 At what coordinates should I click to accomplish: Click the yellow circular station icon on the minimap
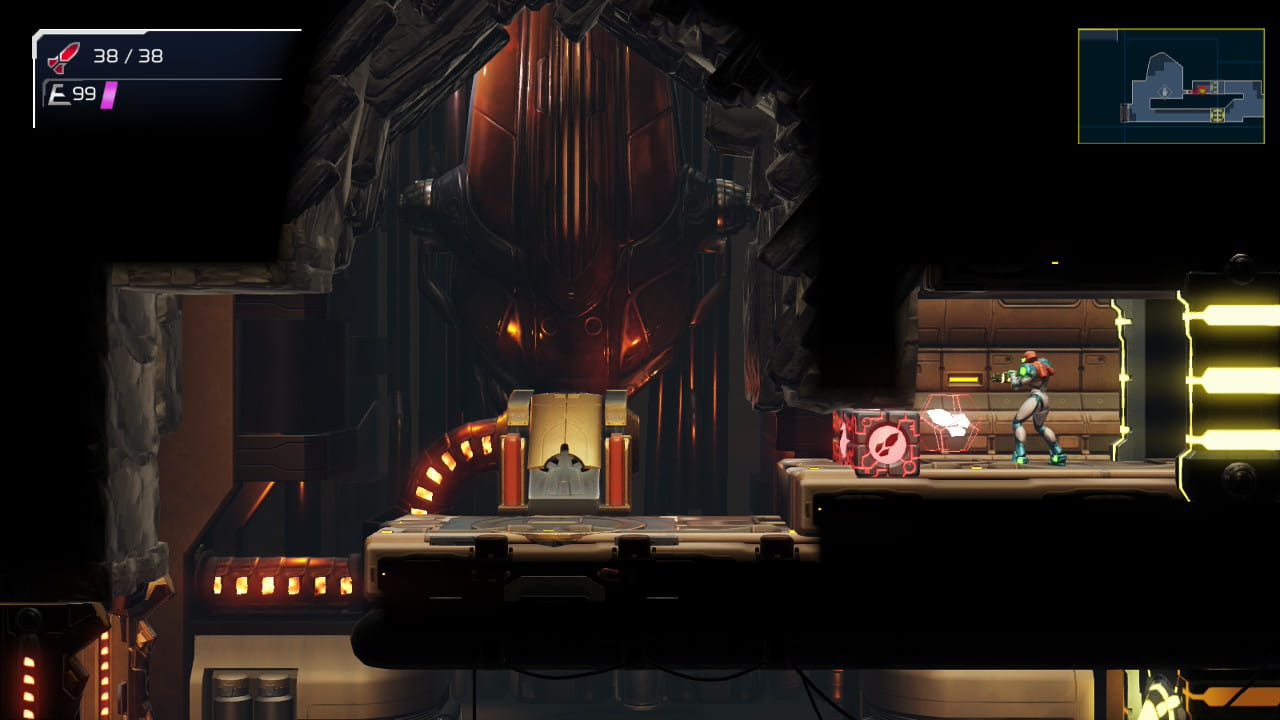pyautogui.click(x=1218, y=115)
